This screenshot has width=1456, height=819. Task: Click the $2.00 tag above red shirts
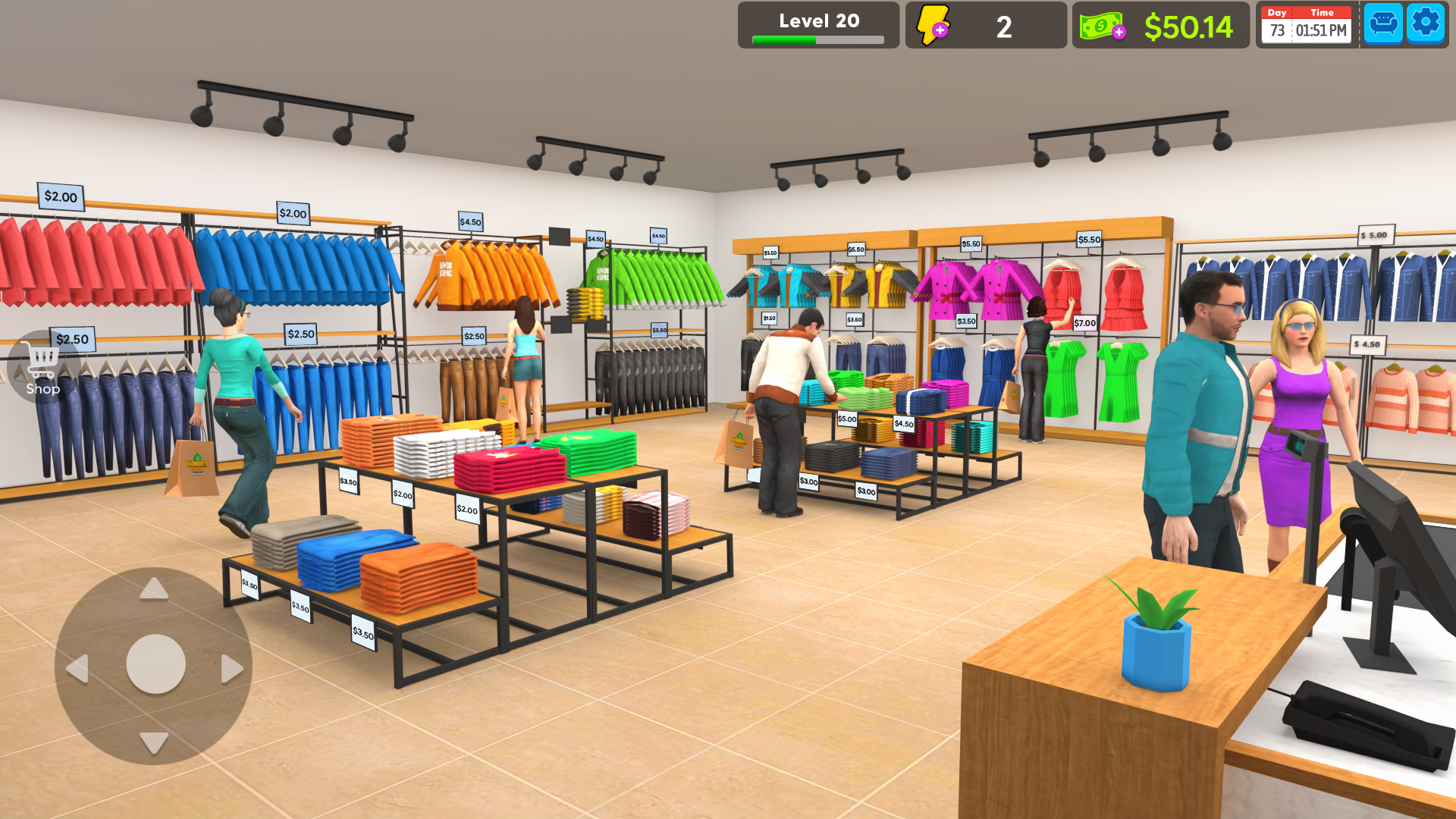[61, 196]
